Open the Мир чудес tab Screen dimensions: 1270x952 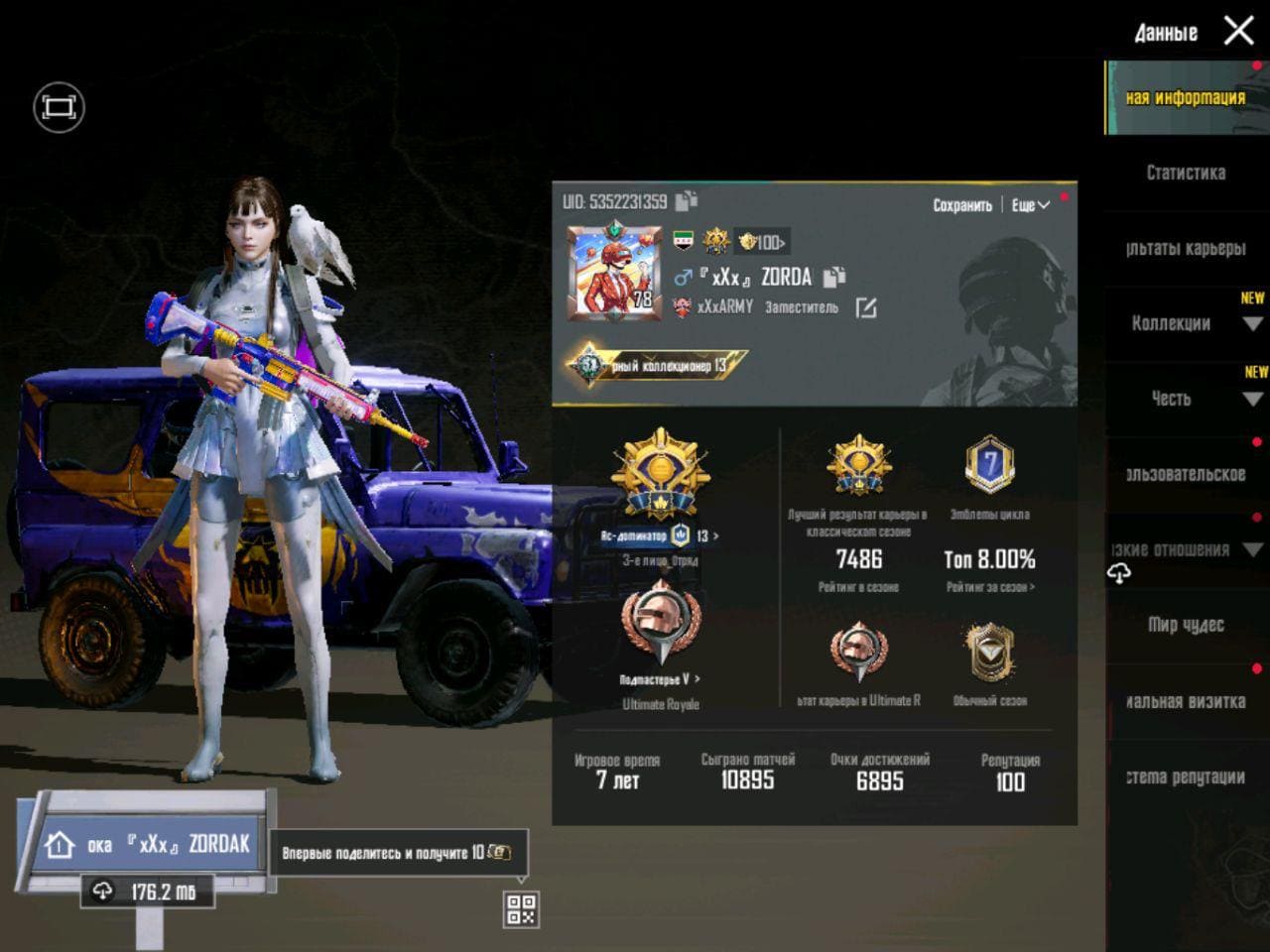pyautogui.click(x=1186, y=625)
